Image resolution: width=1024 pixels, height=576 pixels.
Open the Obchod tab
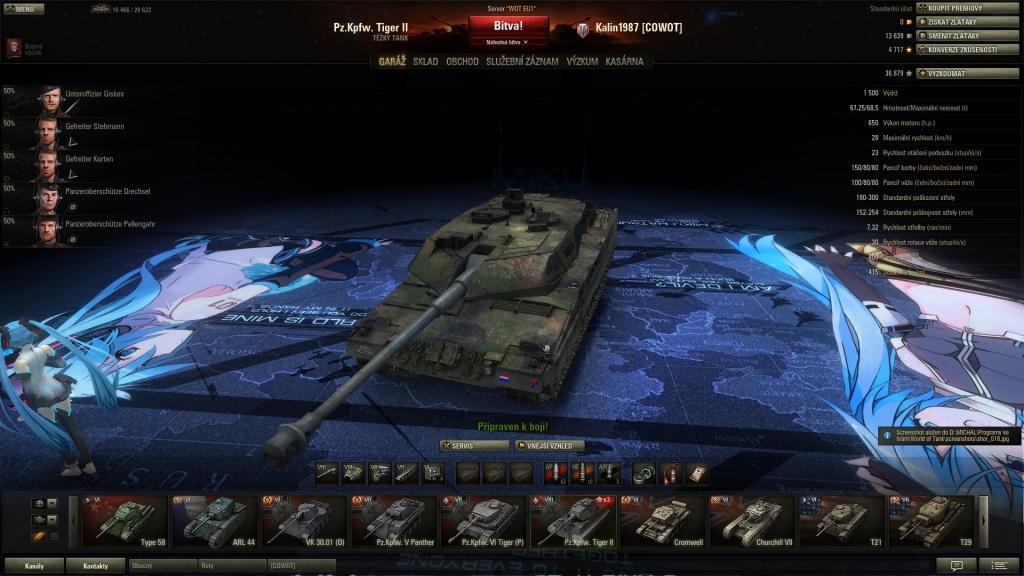point(462,61)
